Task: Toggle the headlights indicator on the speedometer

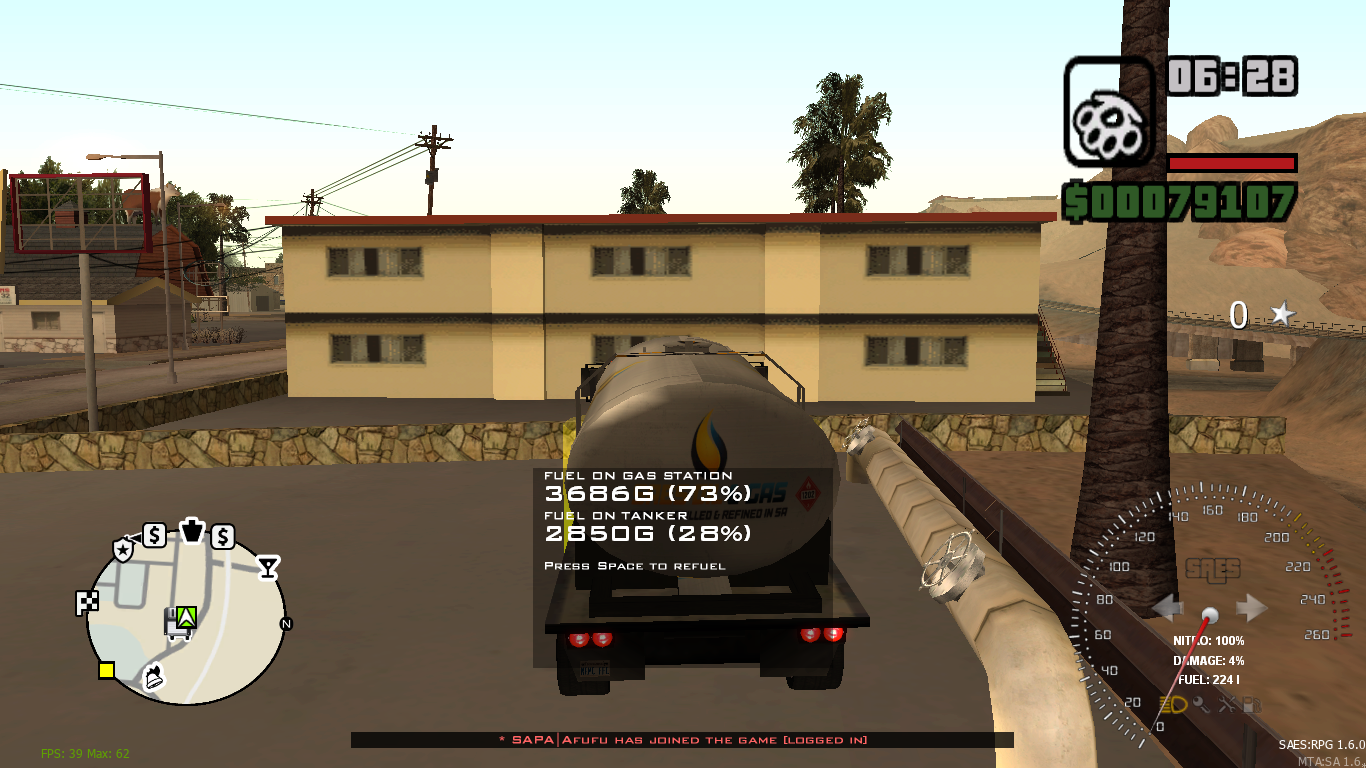Action: coord(1172,704)
